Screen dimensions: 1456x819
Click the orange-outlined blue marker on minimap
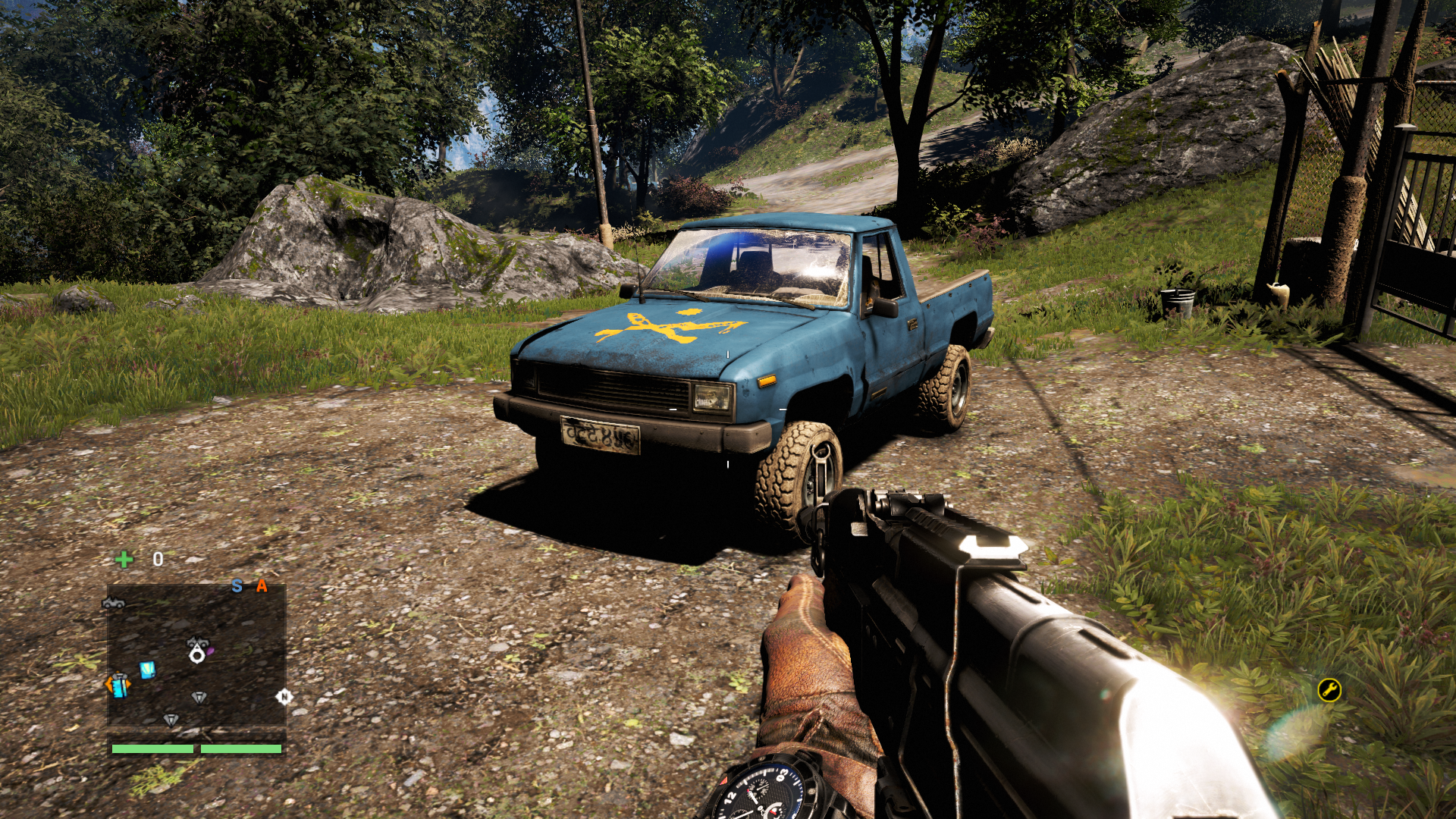118,685
